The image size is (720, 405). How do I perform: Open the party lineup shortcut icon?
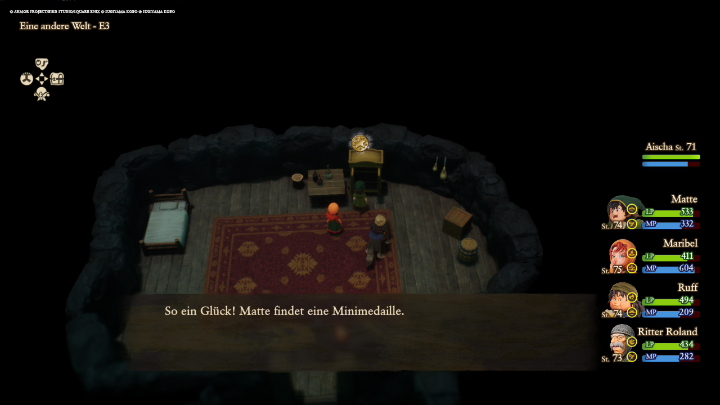(x=26, y=78)
